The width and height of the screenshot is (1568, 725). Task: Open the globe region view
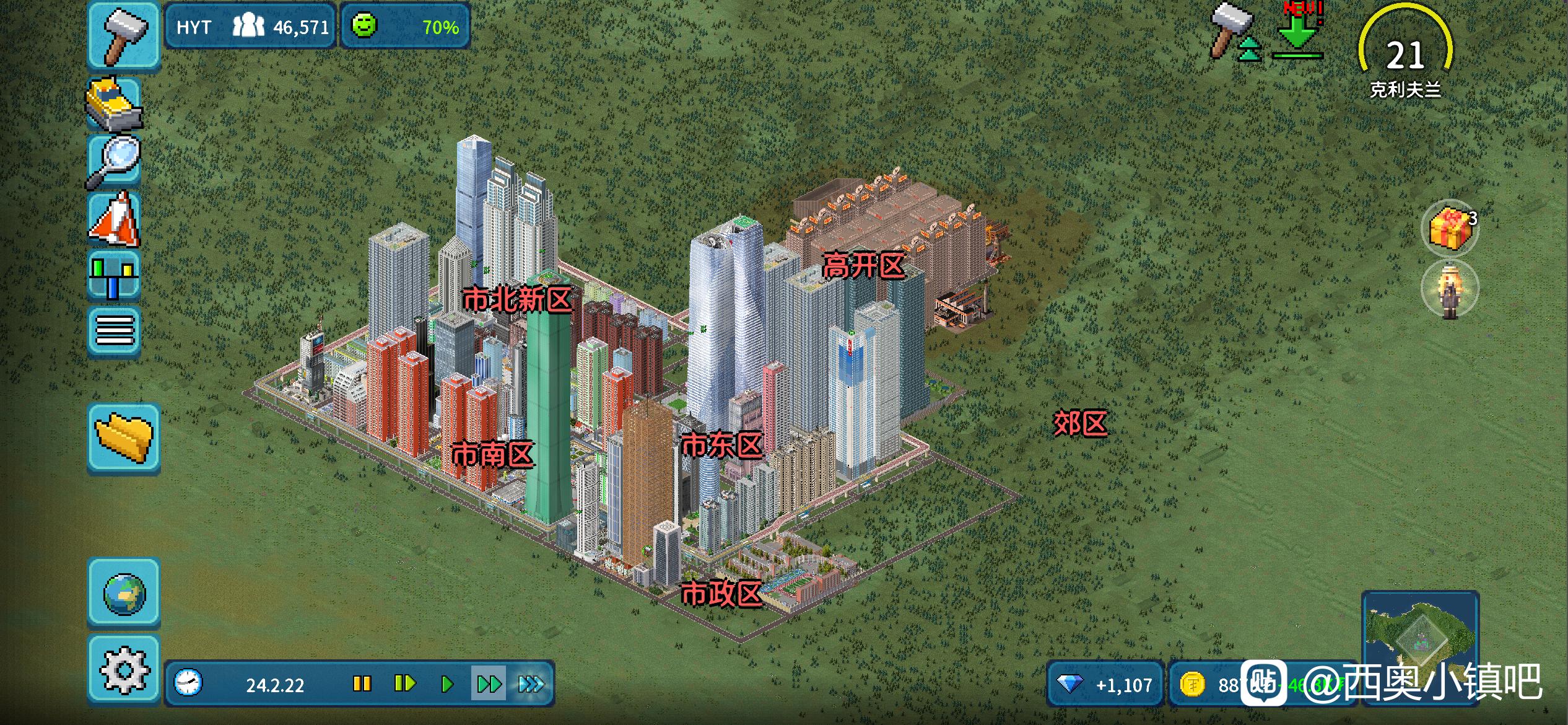[x=124, y=593]
